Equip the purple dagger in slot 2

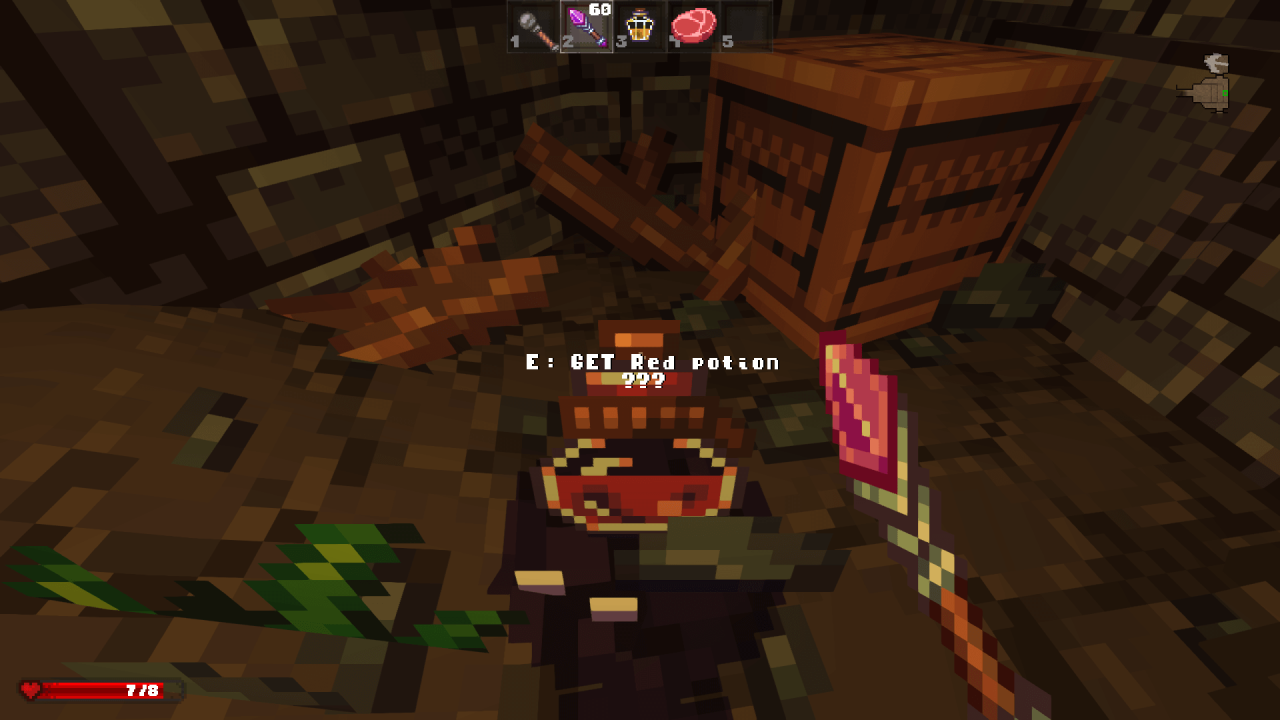click(585, 27)
